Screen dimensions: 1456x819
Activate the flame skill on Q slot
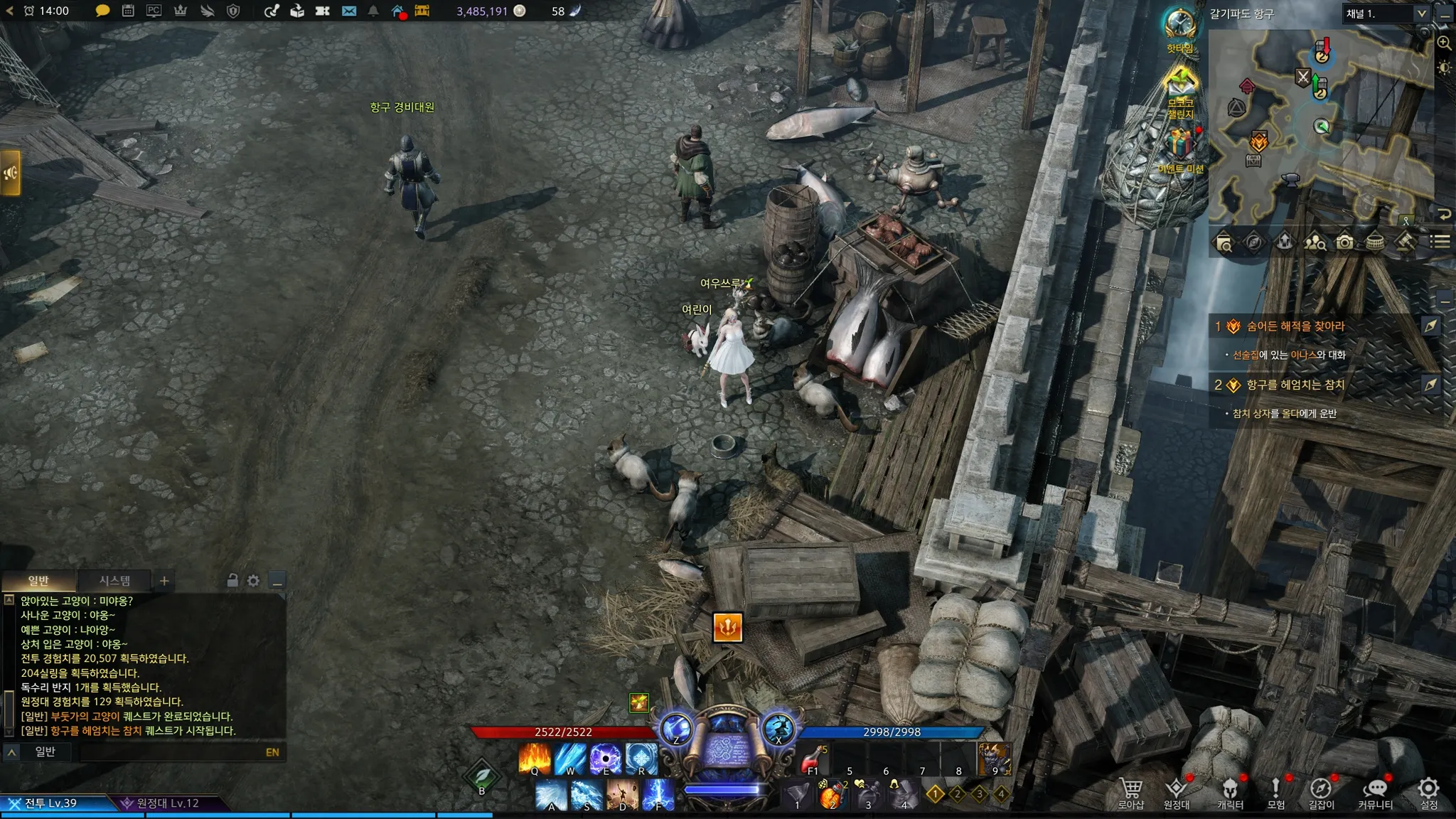click(535, 759)
